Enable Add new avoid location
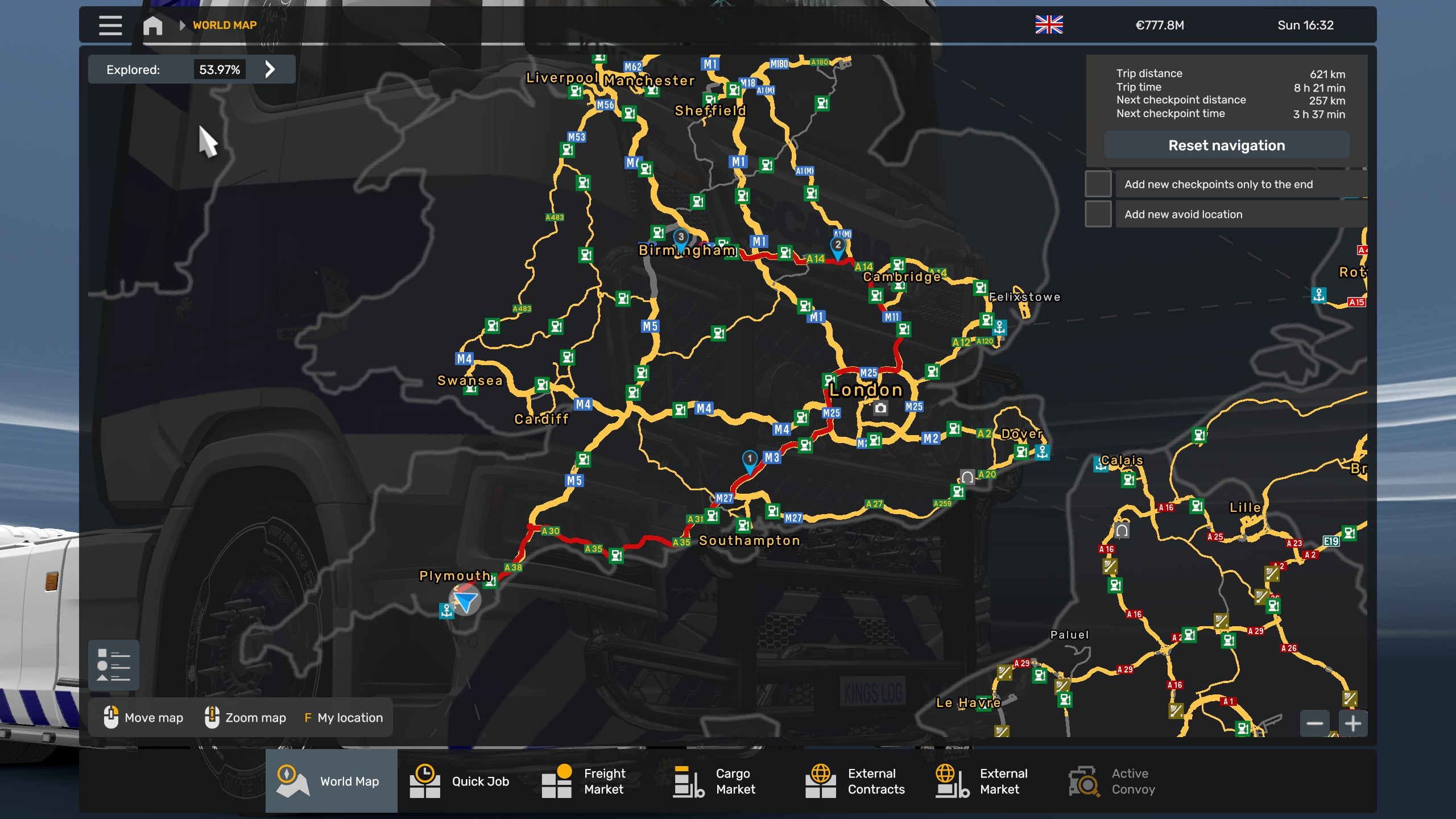This screenshot has height=819, width=1456. point(1099,214)
